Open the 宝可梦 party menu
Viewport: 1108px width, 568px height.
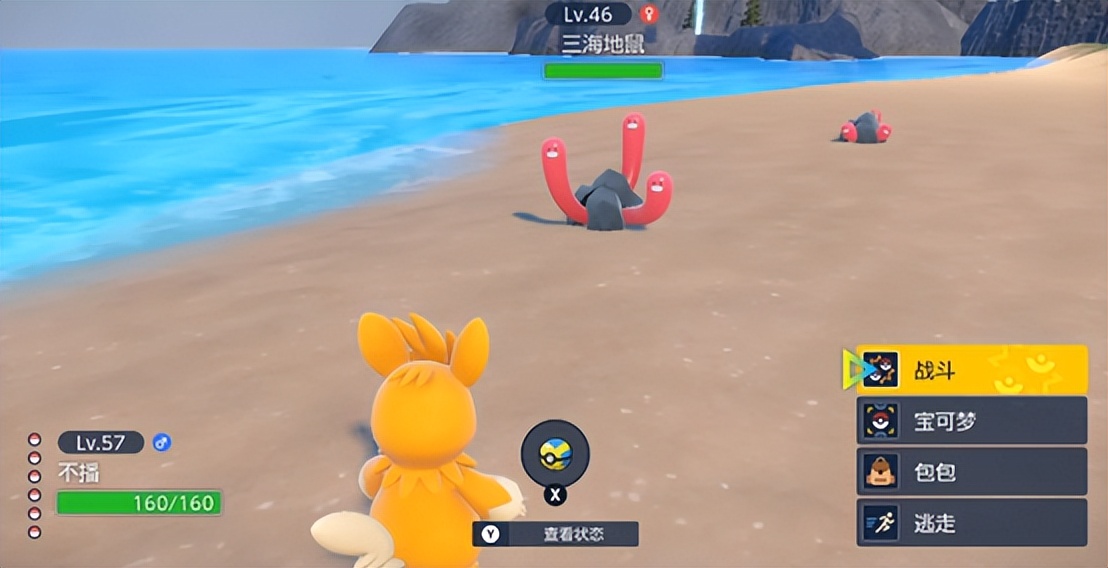click(971, 421)
